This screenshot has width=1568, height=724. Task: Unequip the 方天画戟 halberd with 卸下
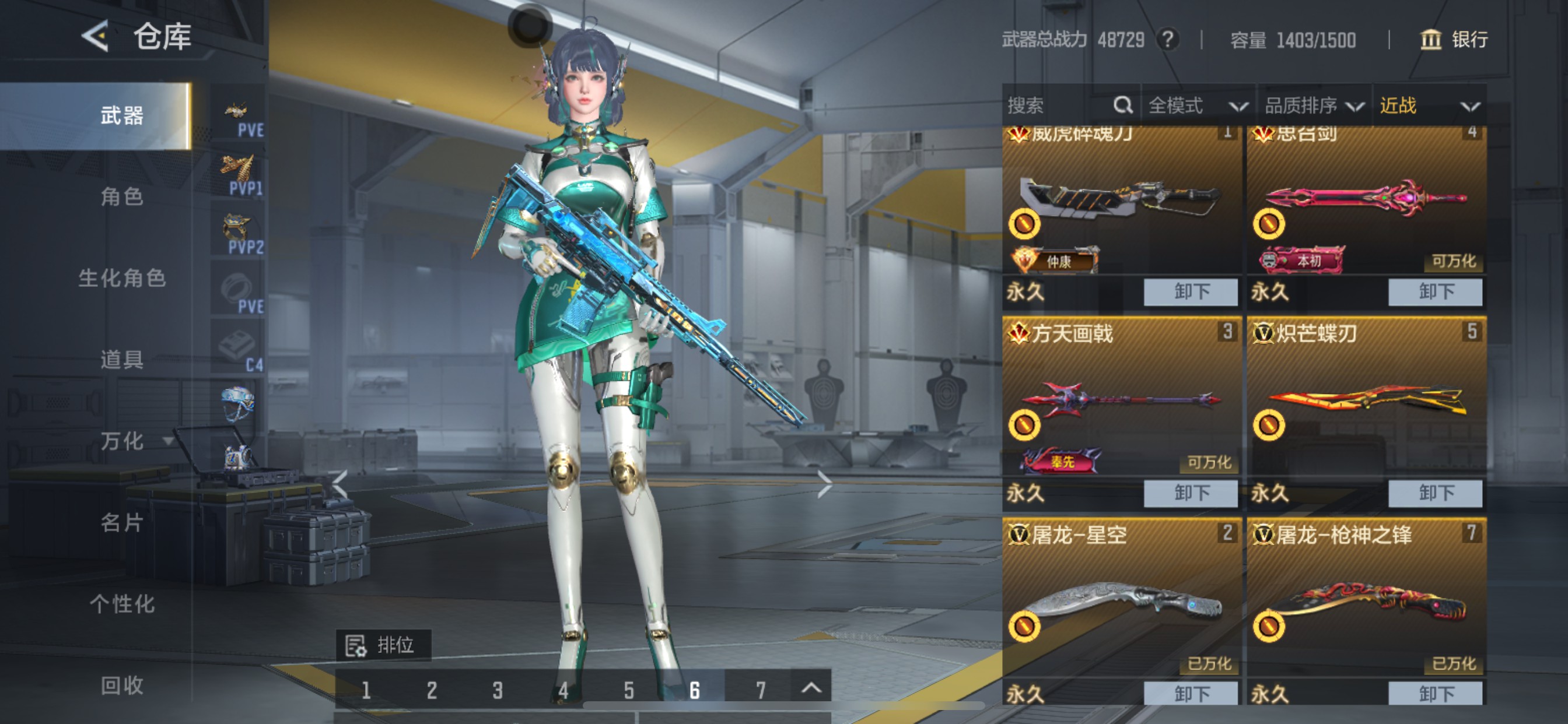[x=1191, y=493]
